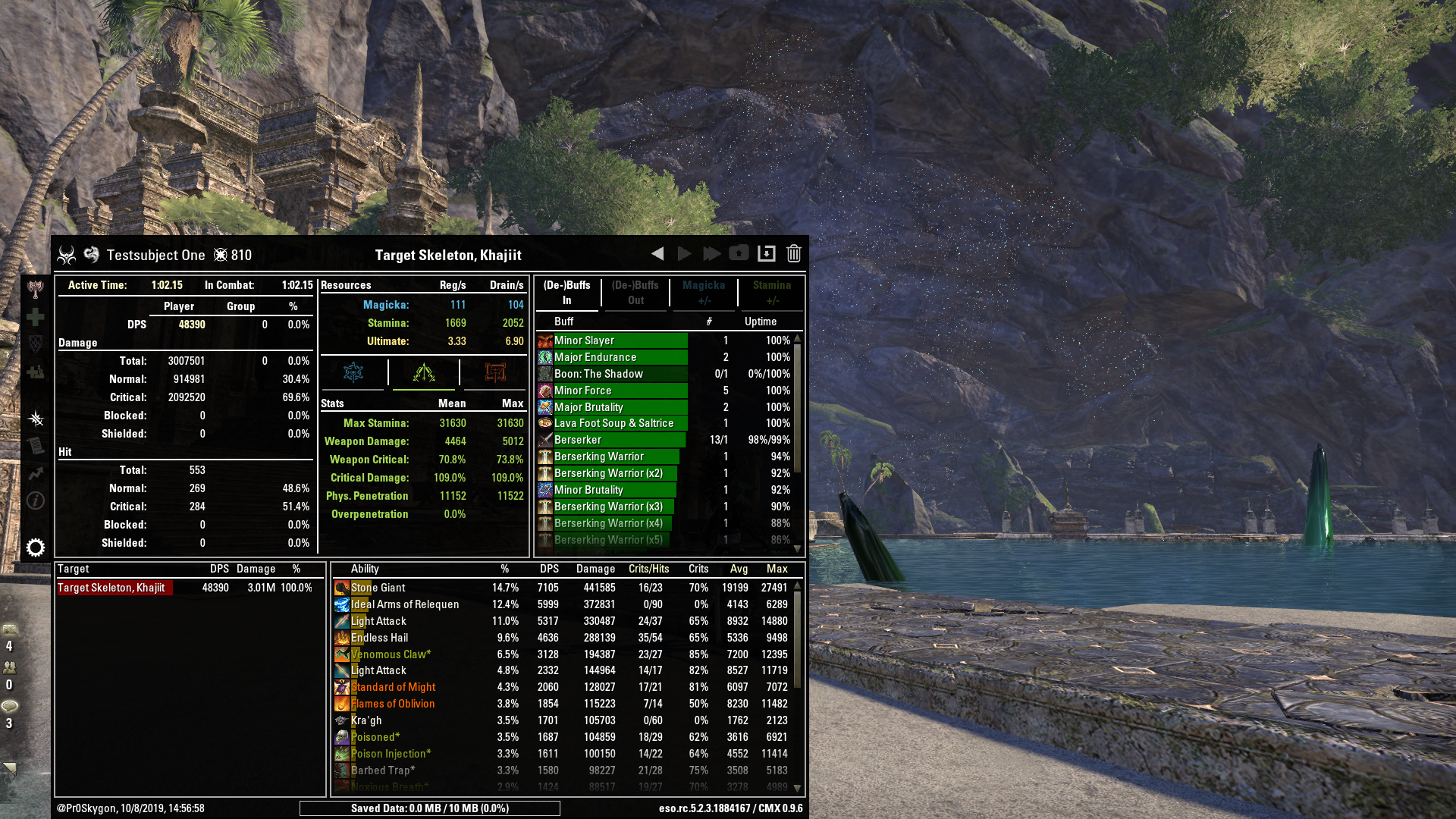Open the graph view arrow icon

[x=35, y=472]
